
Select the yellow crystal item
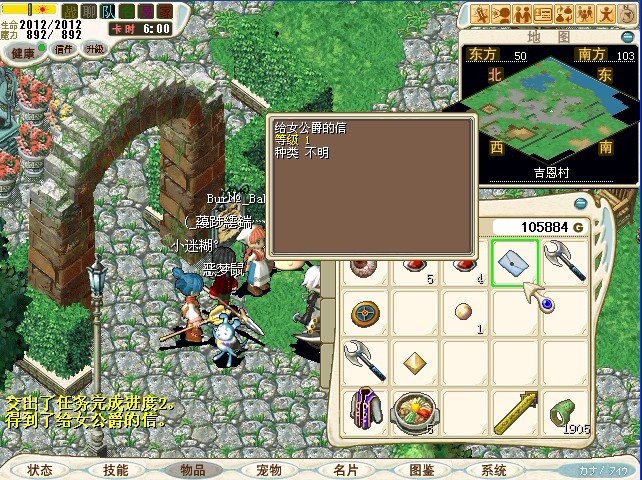[412, 360]
